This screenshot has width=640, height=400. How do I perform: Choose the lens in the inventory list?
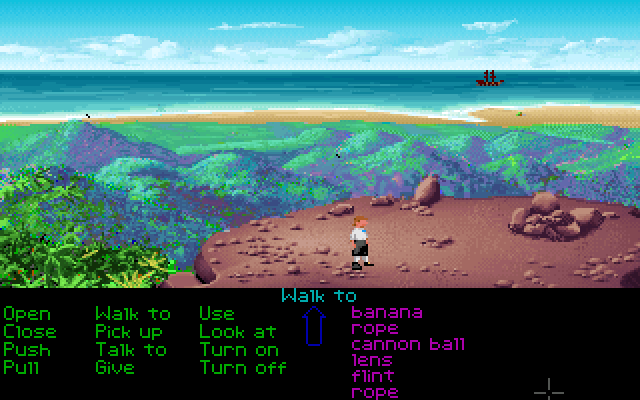371,361
